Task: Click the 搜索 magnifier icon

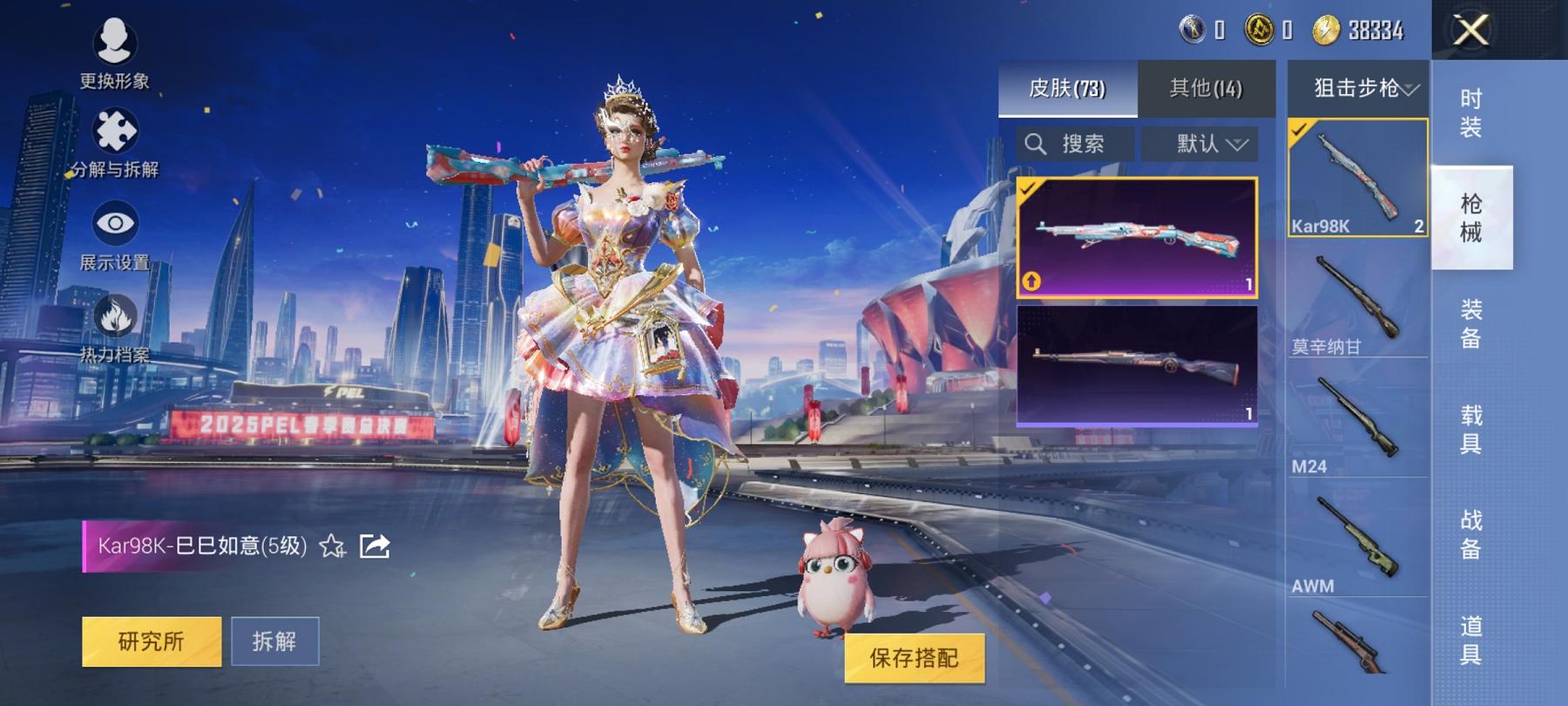Action: [x=1037, y=144]
